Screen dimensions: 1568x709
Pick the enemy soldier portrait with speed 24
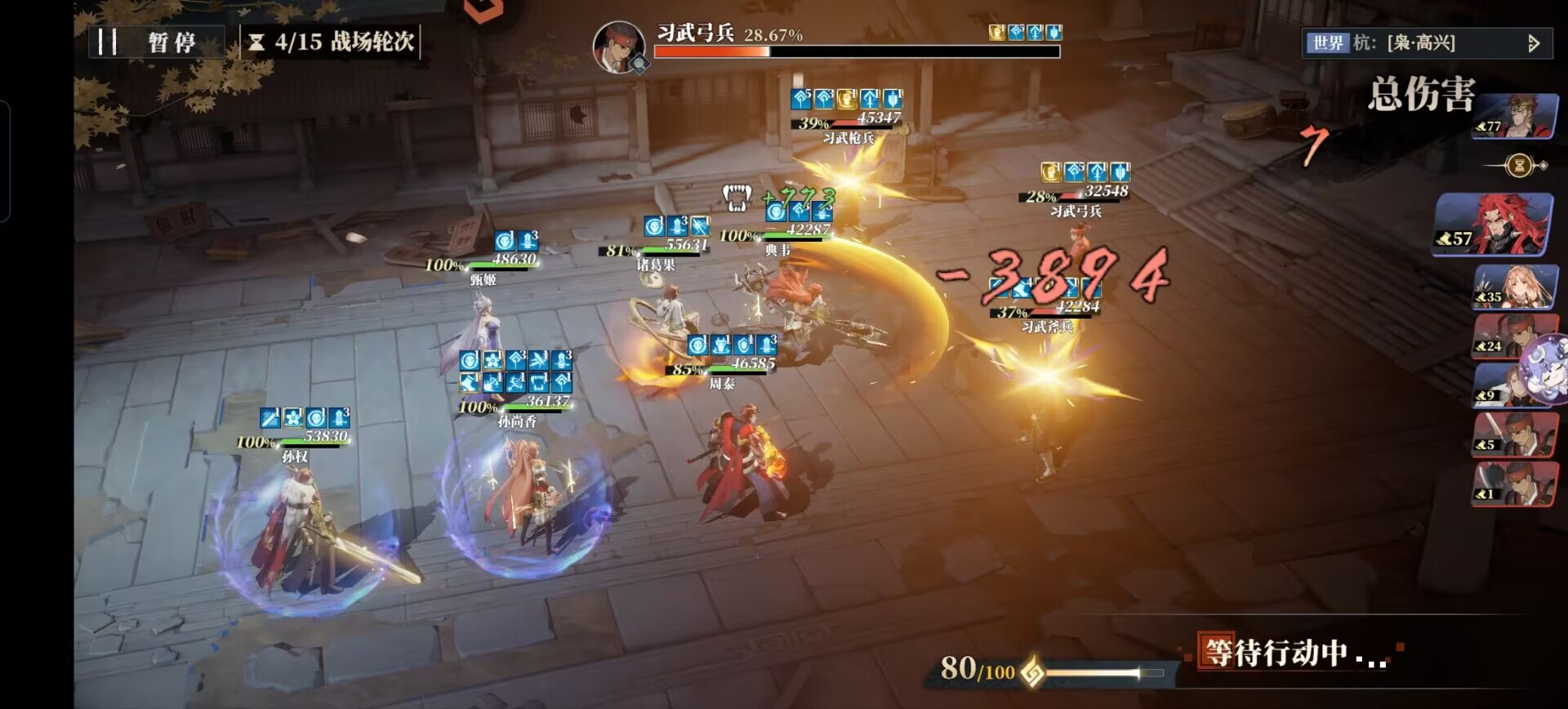click(x=1503, y=336)
